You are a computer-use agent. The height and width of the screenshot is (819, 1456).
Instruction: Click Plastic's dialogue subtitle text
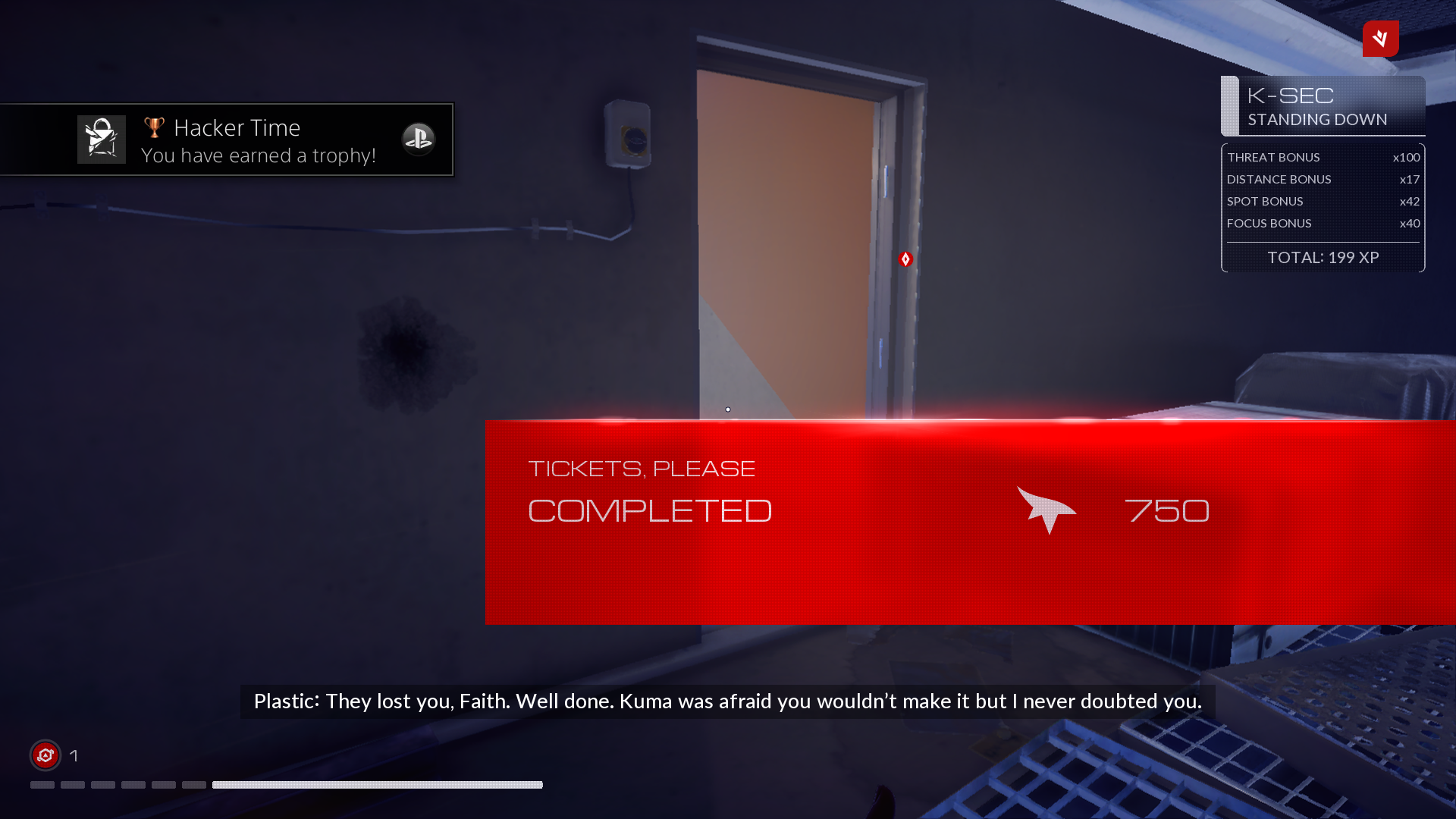tap(727, 701)
